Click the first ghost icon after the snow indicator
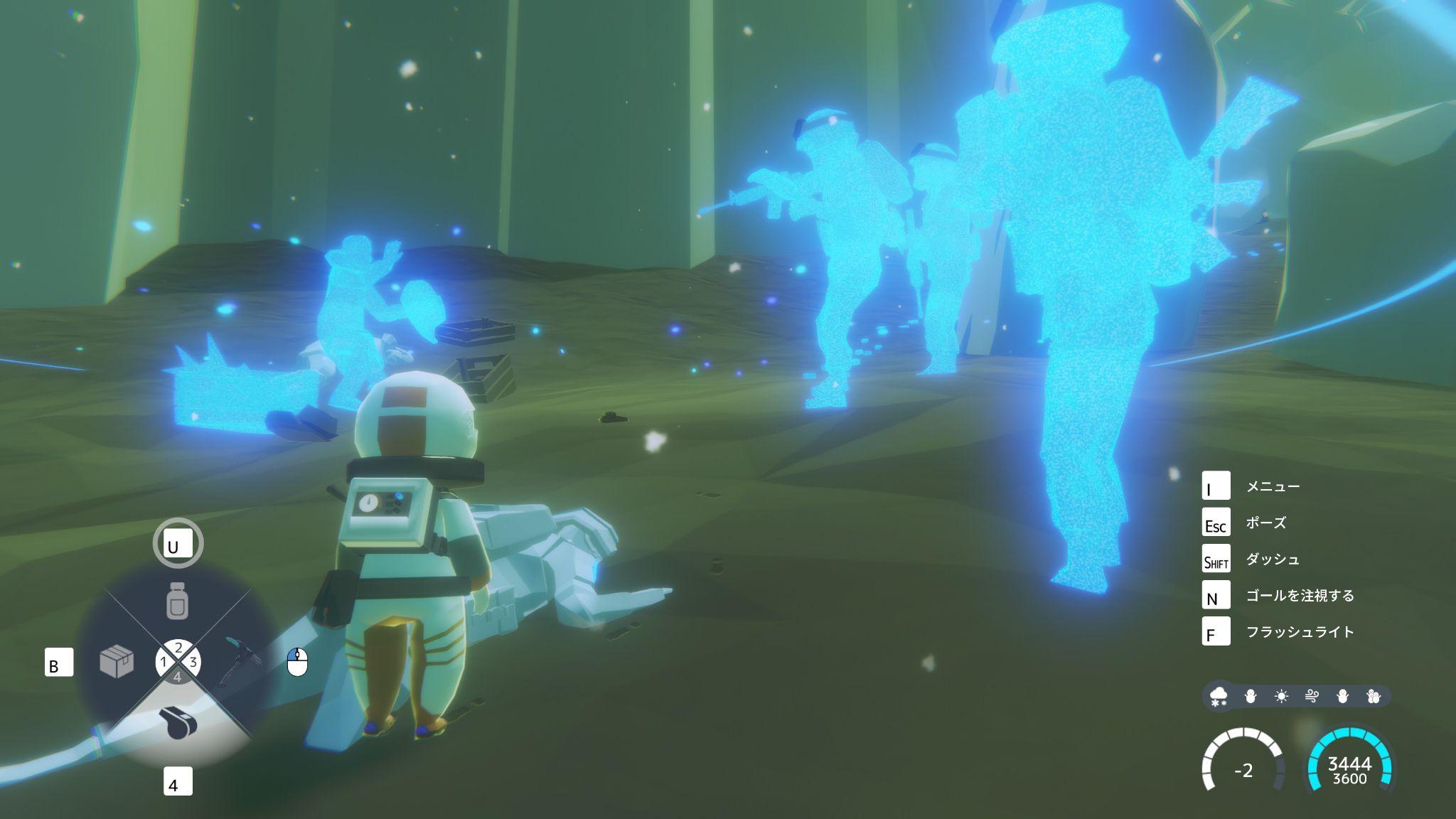This screenshot has height=819, width=1456. coord(1250,695)
